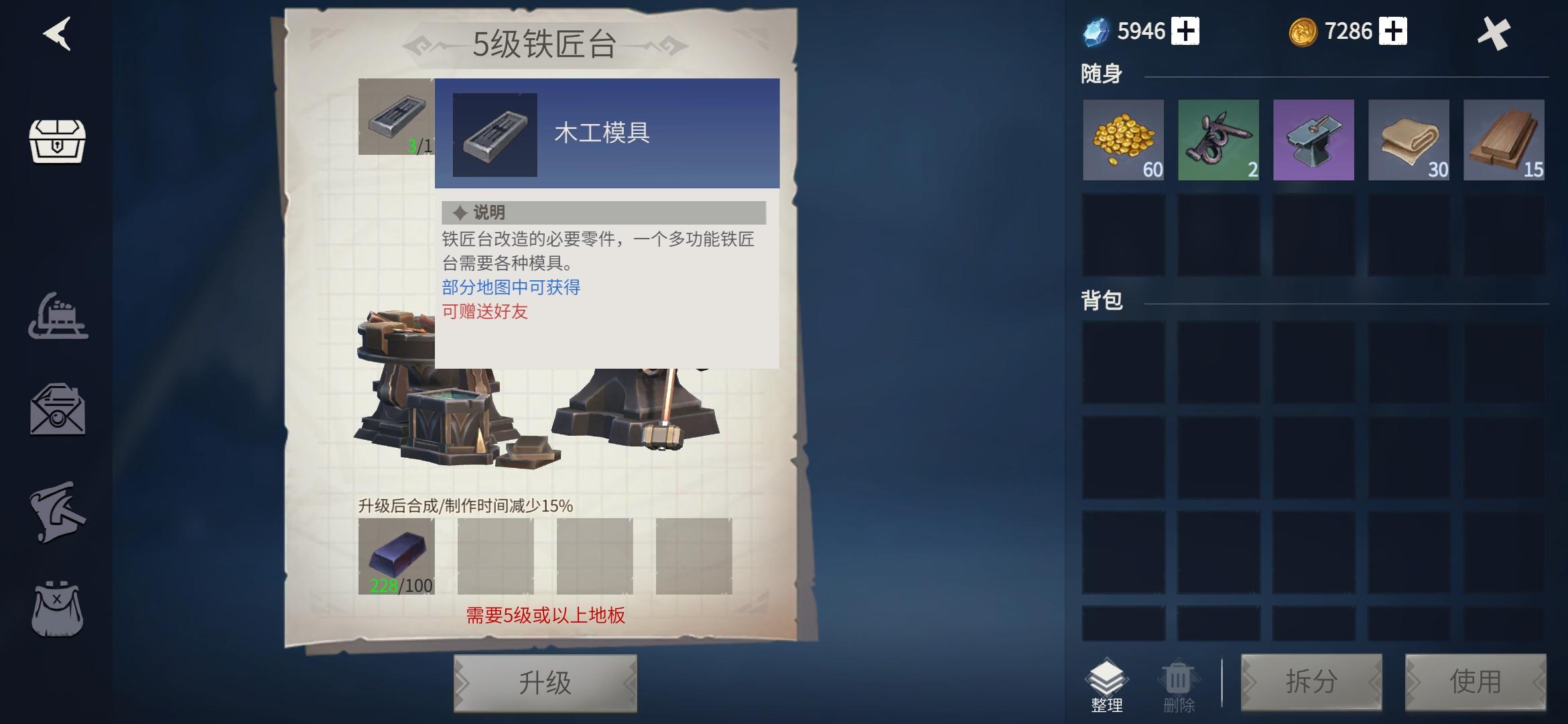Select the anvil item on purple background
This screenshot has height=724, width=1568.
click(1313, 139)
